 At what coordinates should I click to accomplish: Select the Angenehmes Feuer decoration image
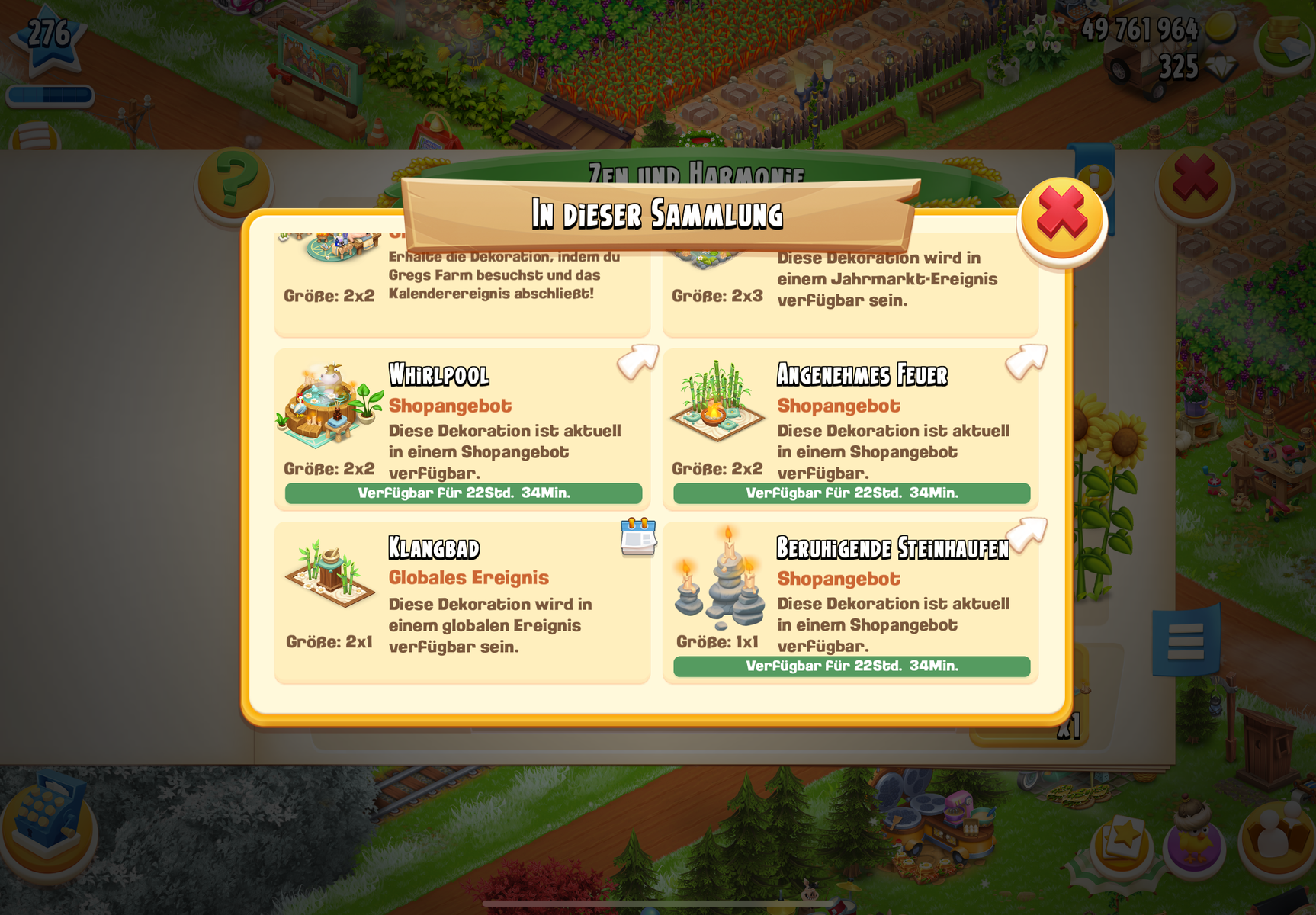click(717, 403)
